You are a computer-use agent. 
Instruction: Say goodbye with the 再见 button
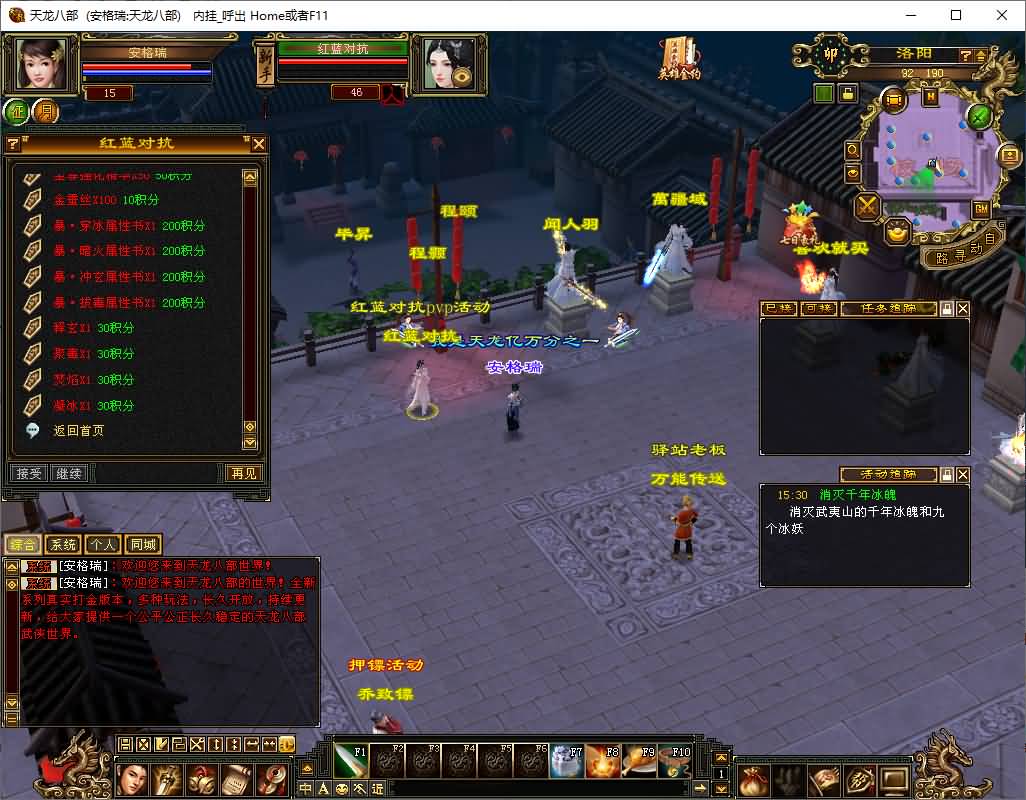(x=244, y=473)
